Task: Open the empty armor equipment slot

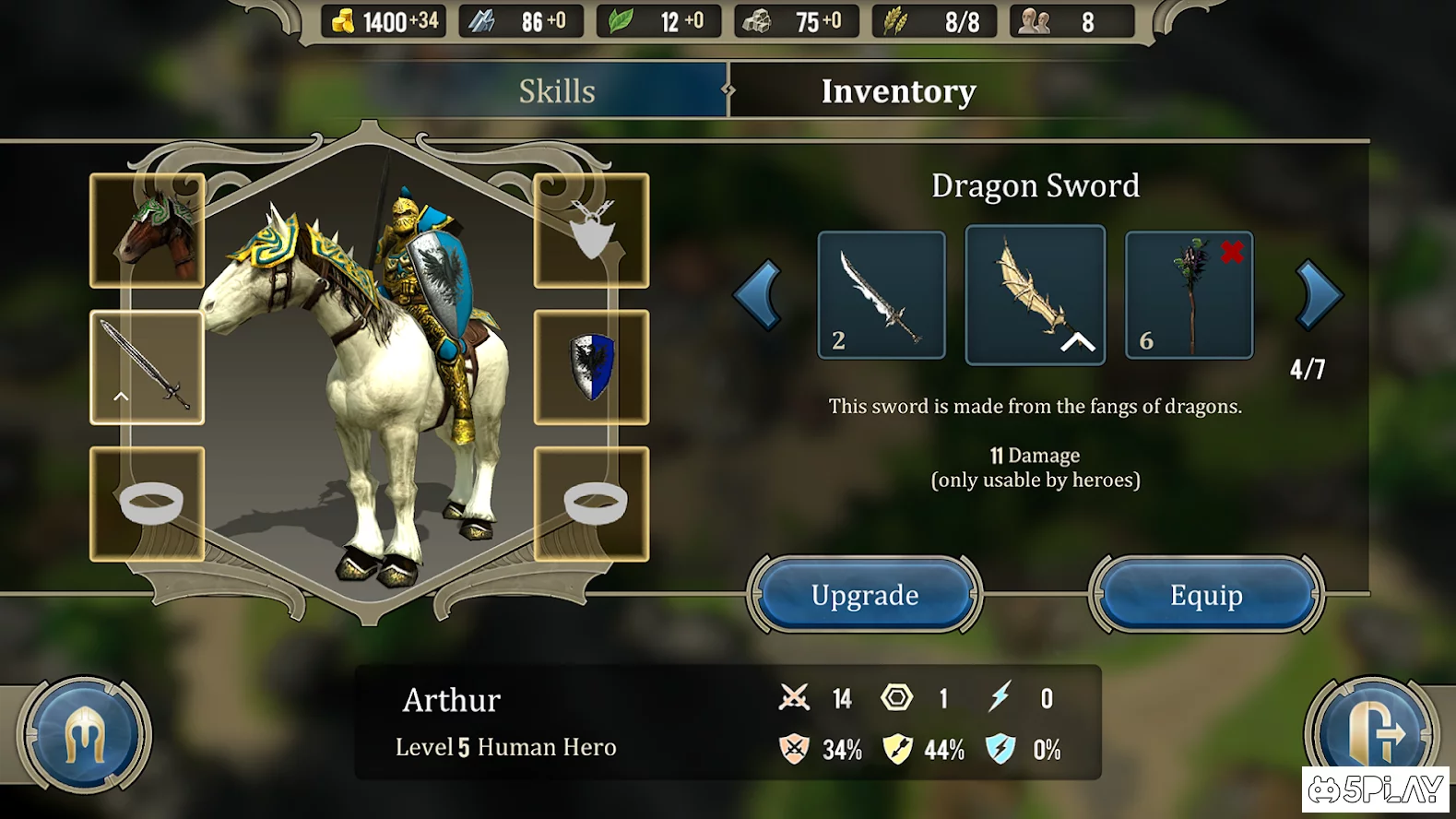Action: point(591,231)
